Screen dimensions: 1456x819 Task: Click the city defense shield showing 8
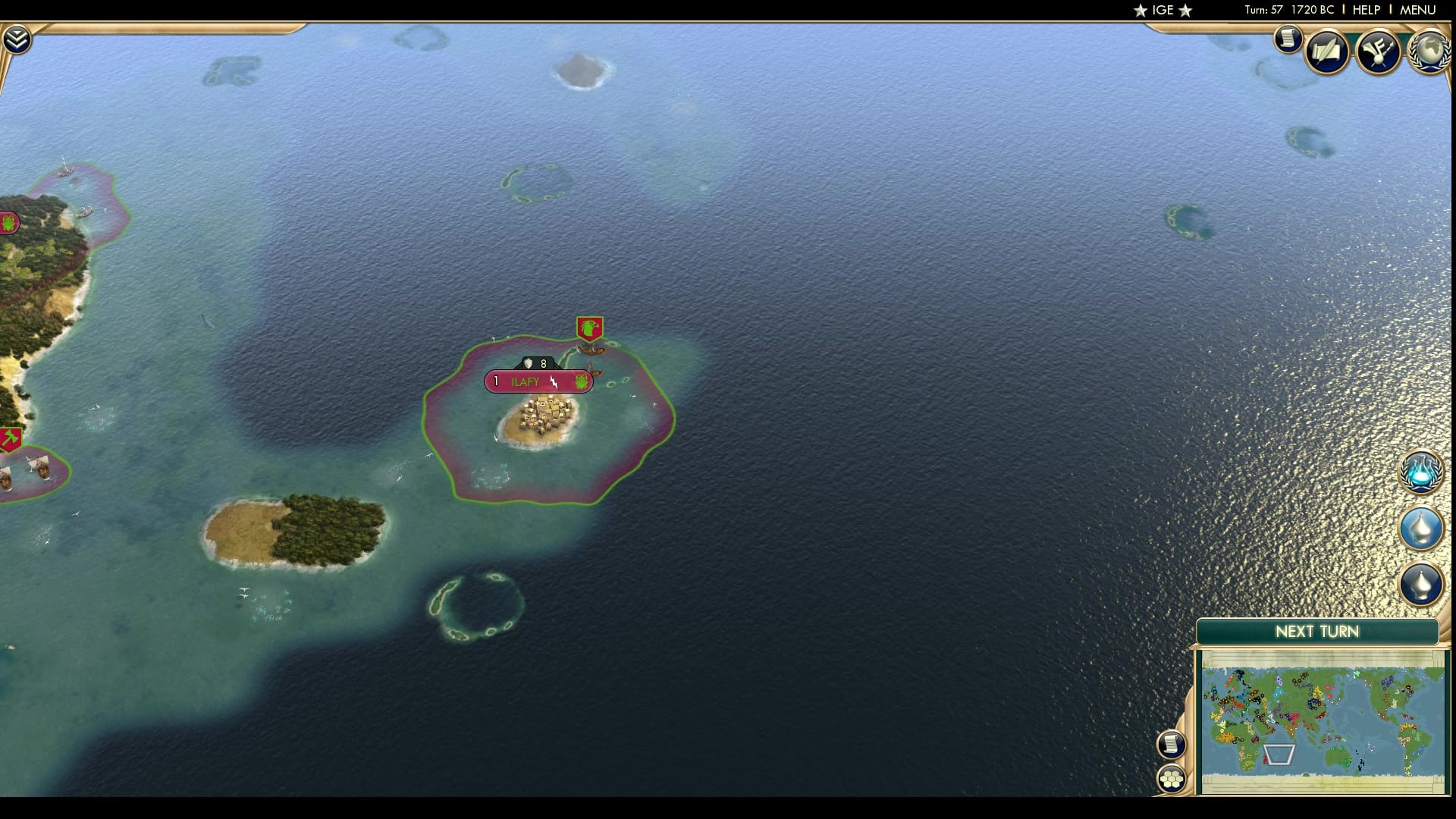[x=535, y=363]
